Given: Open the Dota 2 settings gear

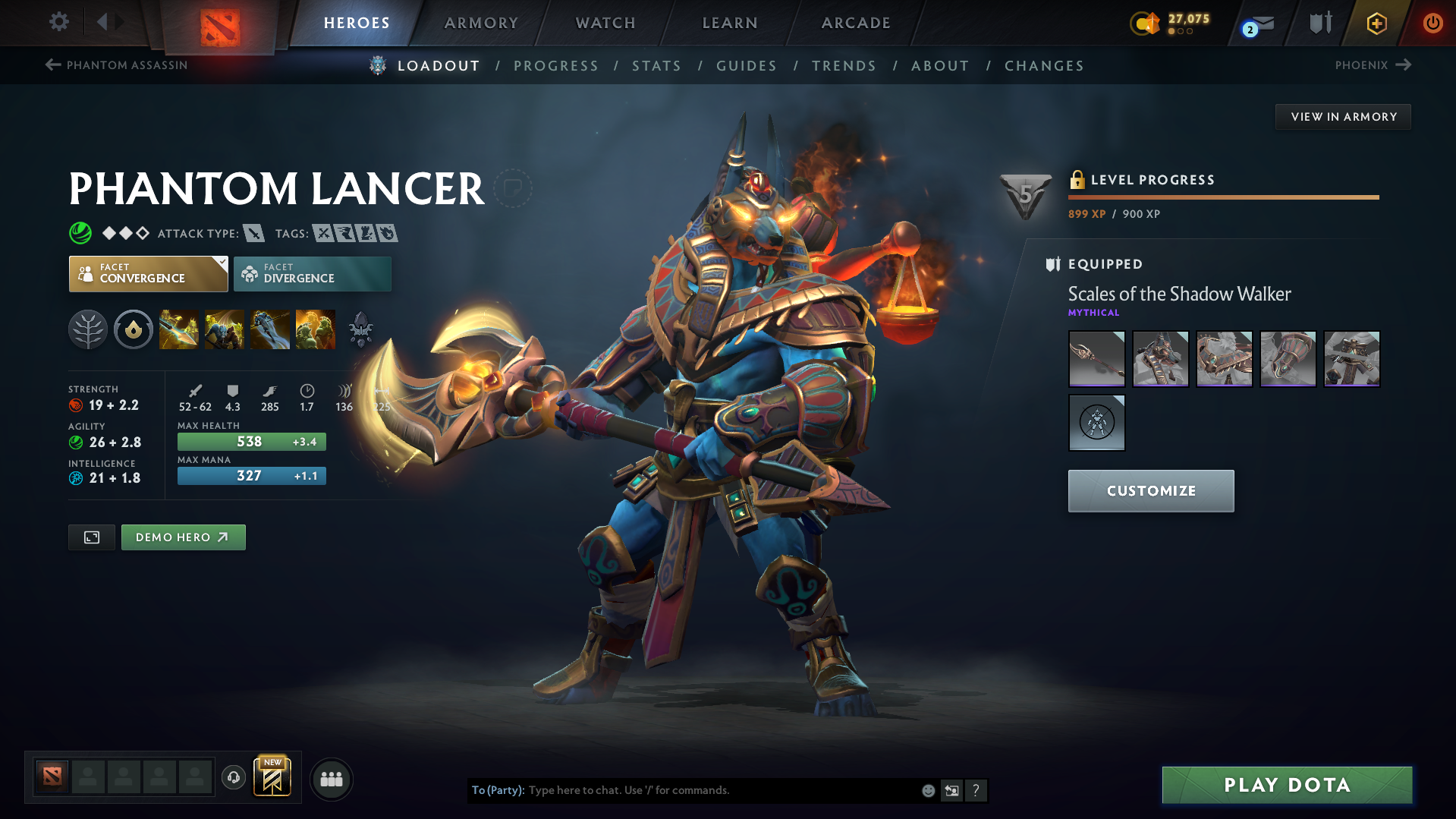Looking at the screenshot, I should point(58,22).
